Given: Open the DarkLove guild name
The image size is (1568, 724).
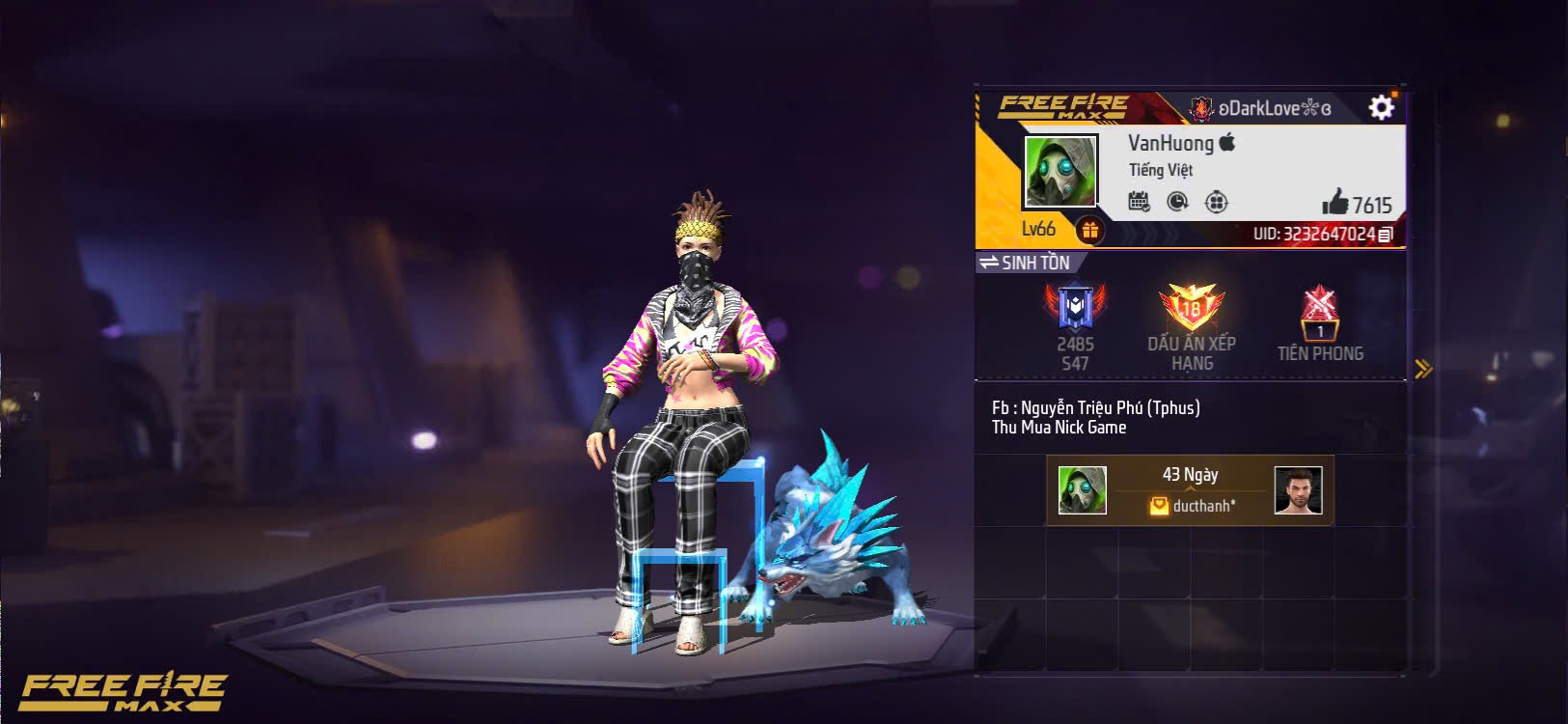Looking at the screenshot, I should (x=1264, y=108).
